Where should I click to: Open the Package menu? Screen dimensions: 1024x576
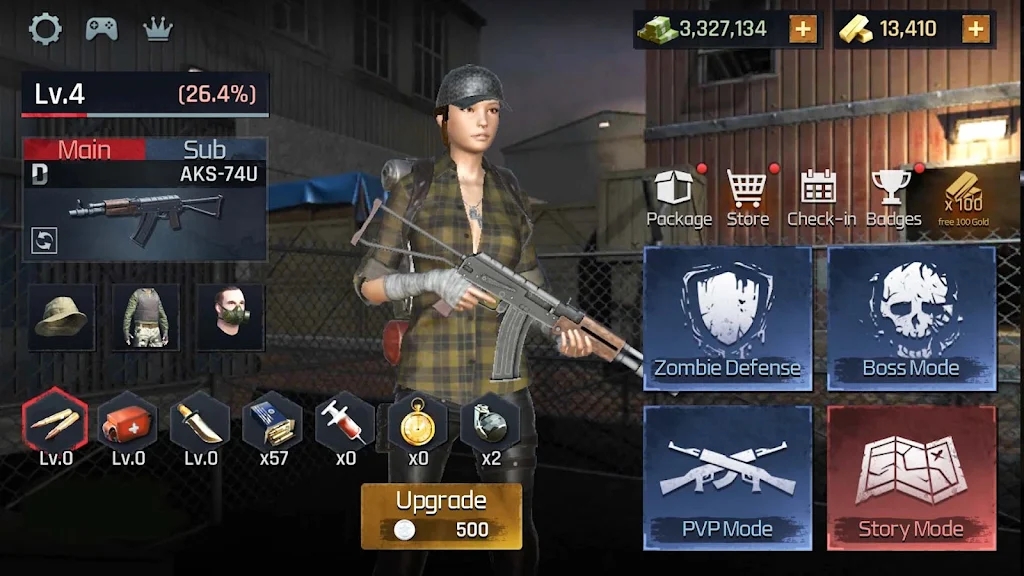tap(679, 197)
